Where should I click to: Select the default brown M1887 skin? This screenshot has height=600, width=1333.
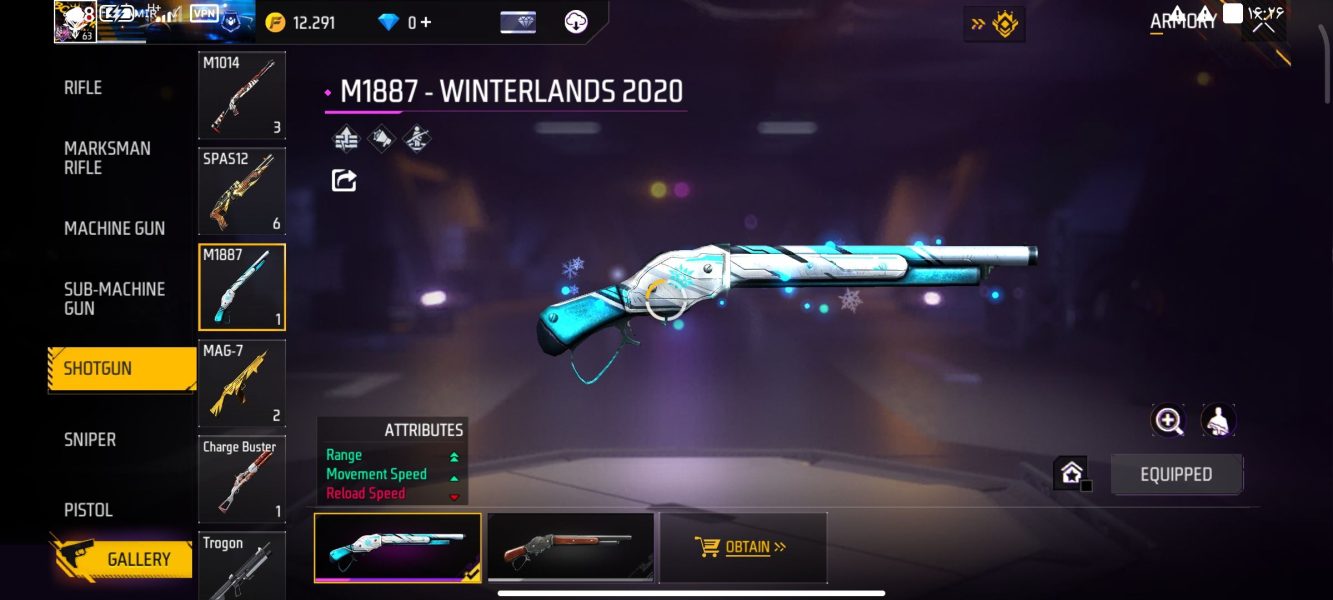570,547
